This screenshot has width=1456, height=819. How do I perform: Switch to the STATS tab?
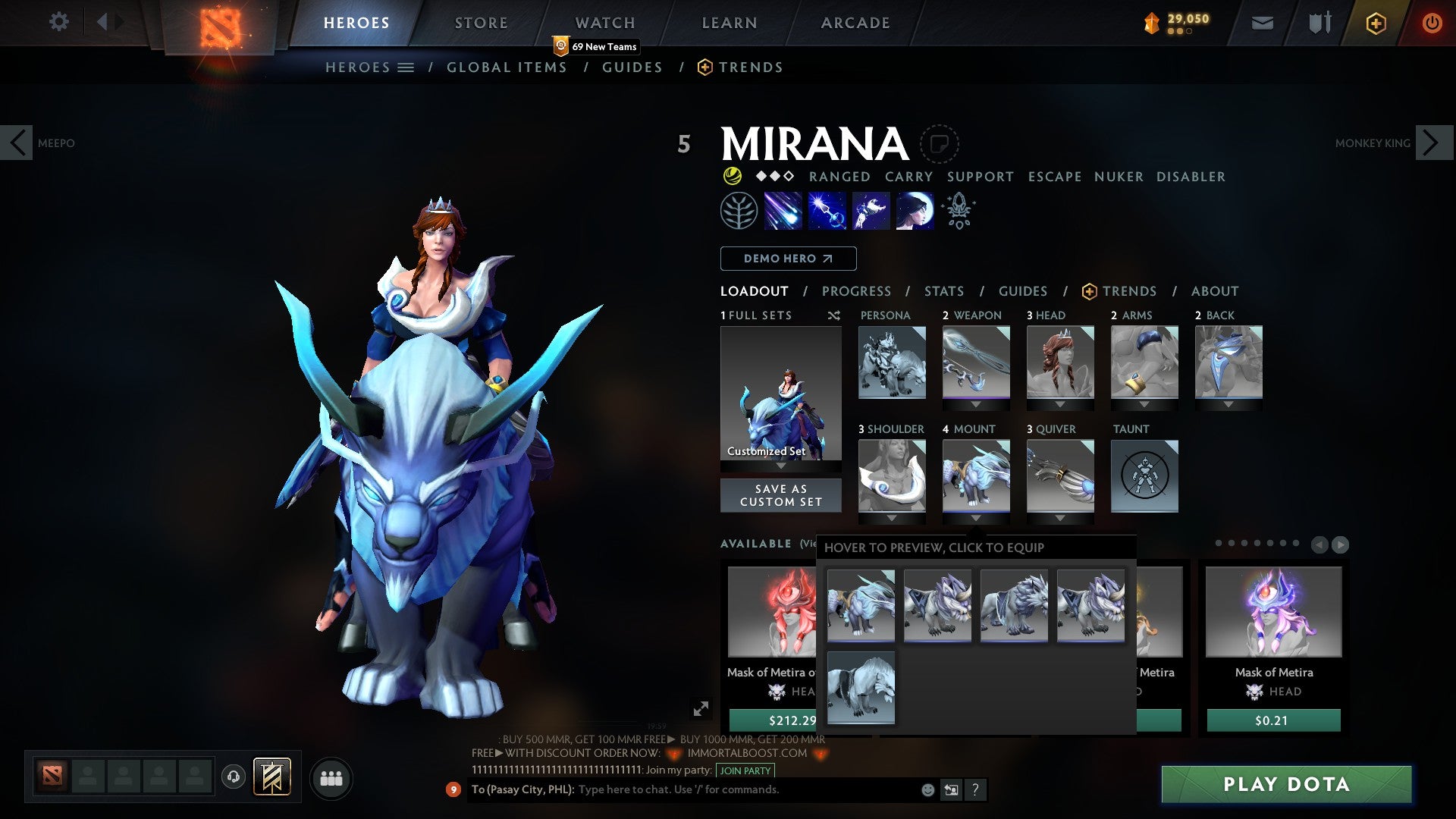(943, 291)
